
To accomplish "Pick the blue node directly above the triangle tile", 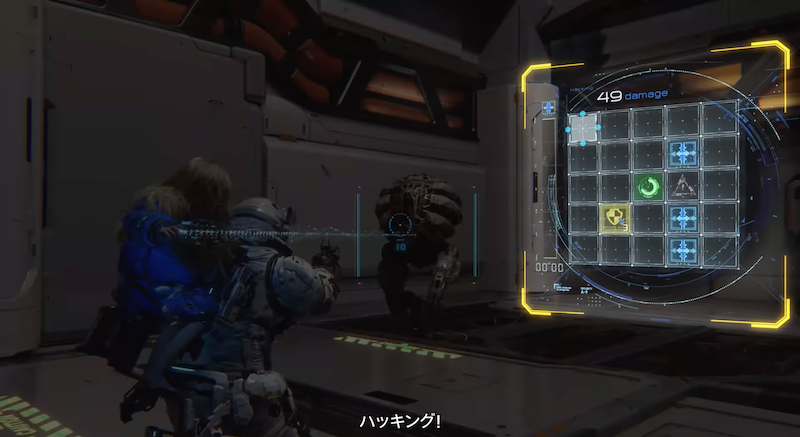I will (684, 153).
